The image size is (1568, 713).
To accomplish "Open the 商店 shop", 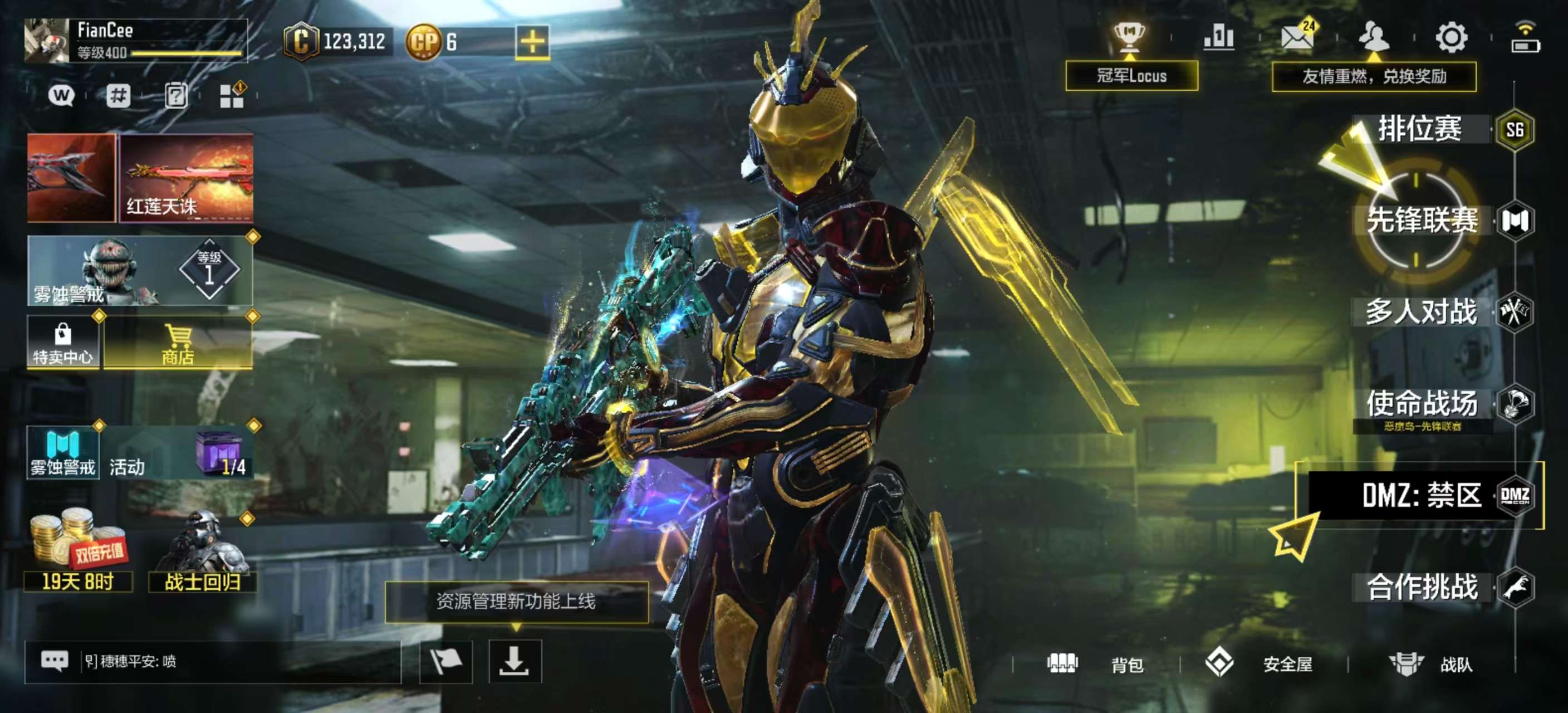I will pos(178,343).
